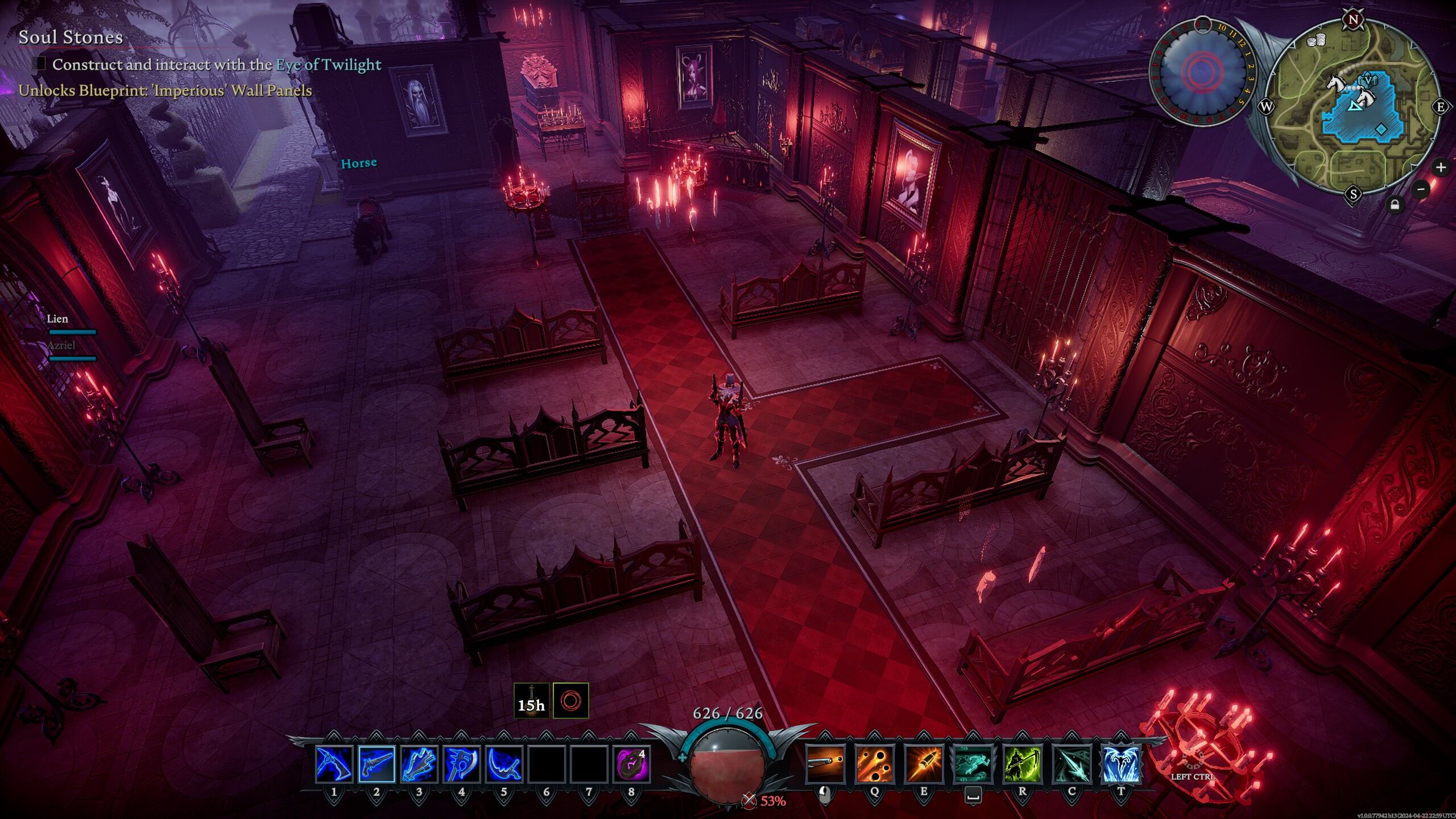Click the coin stack marker on minimap
This screenshot has height=819, width=1456.
click(1317, 40)
